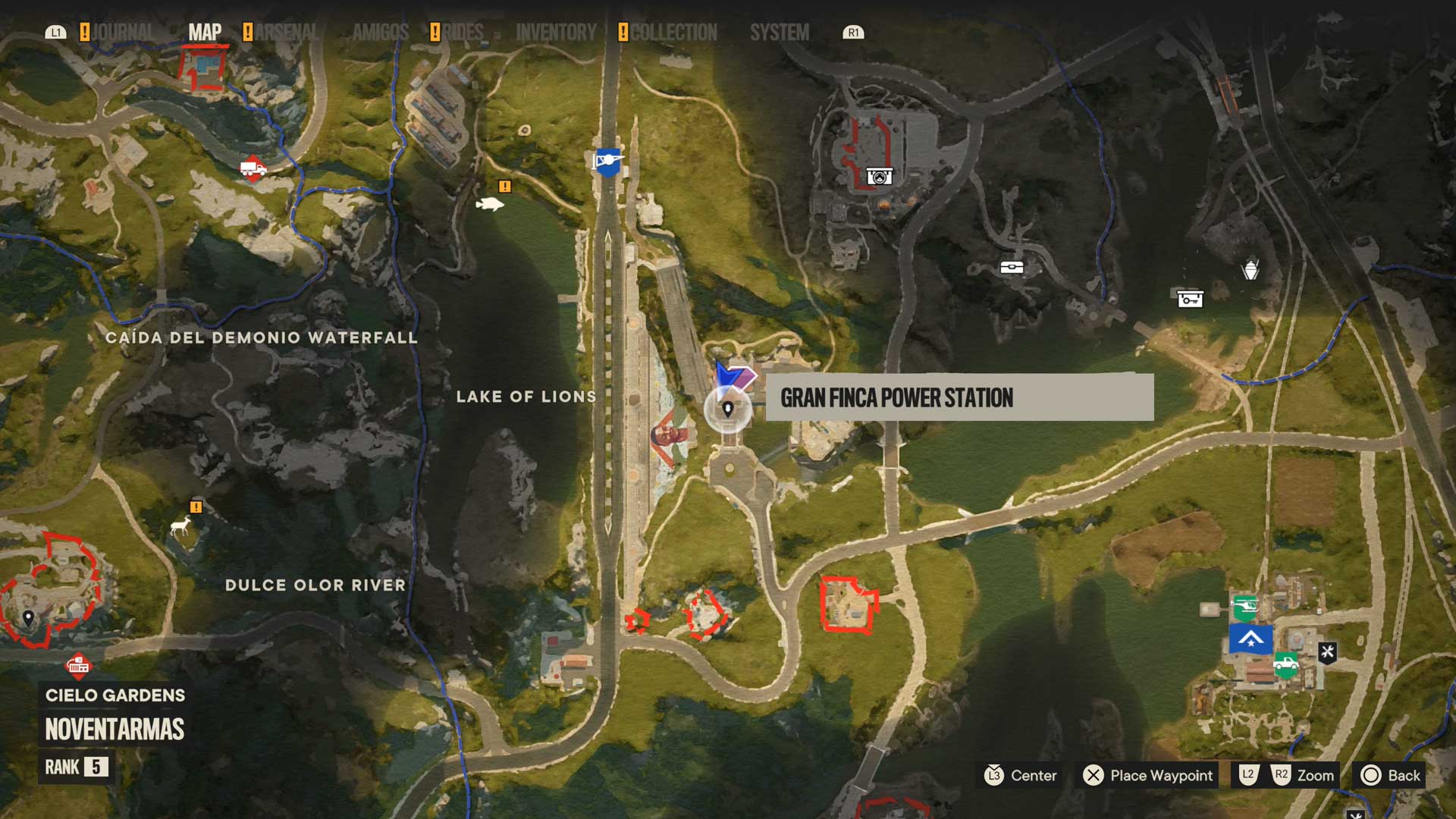Switch to the Journal tab
1456x819 pixels.
[x=121, y=33]
